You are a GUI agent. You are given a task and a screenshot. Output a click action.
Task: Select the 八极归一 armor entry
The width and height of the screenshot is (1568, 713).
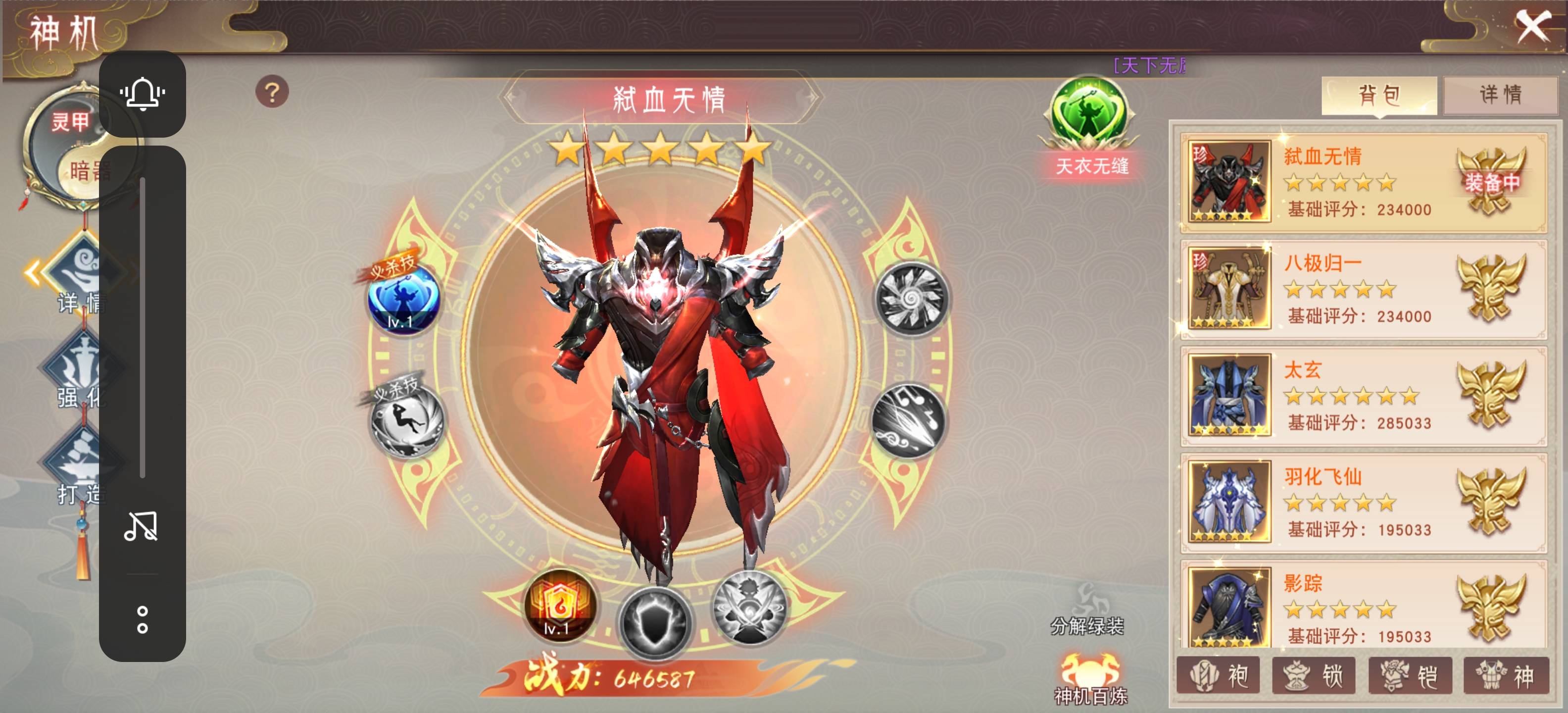1363,289
